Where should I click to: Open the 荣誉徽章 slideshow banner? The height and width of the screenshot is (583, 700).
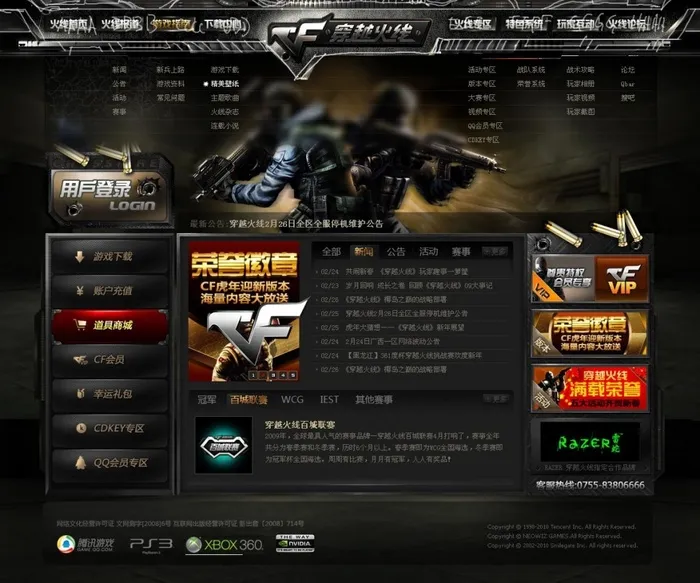(x=243, y=311)
